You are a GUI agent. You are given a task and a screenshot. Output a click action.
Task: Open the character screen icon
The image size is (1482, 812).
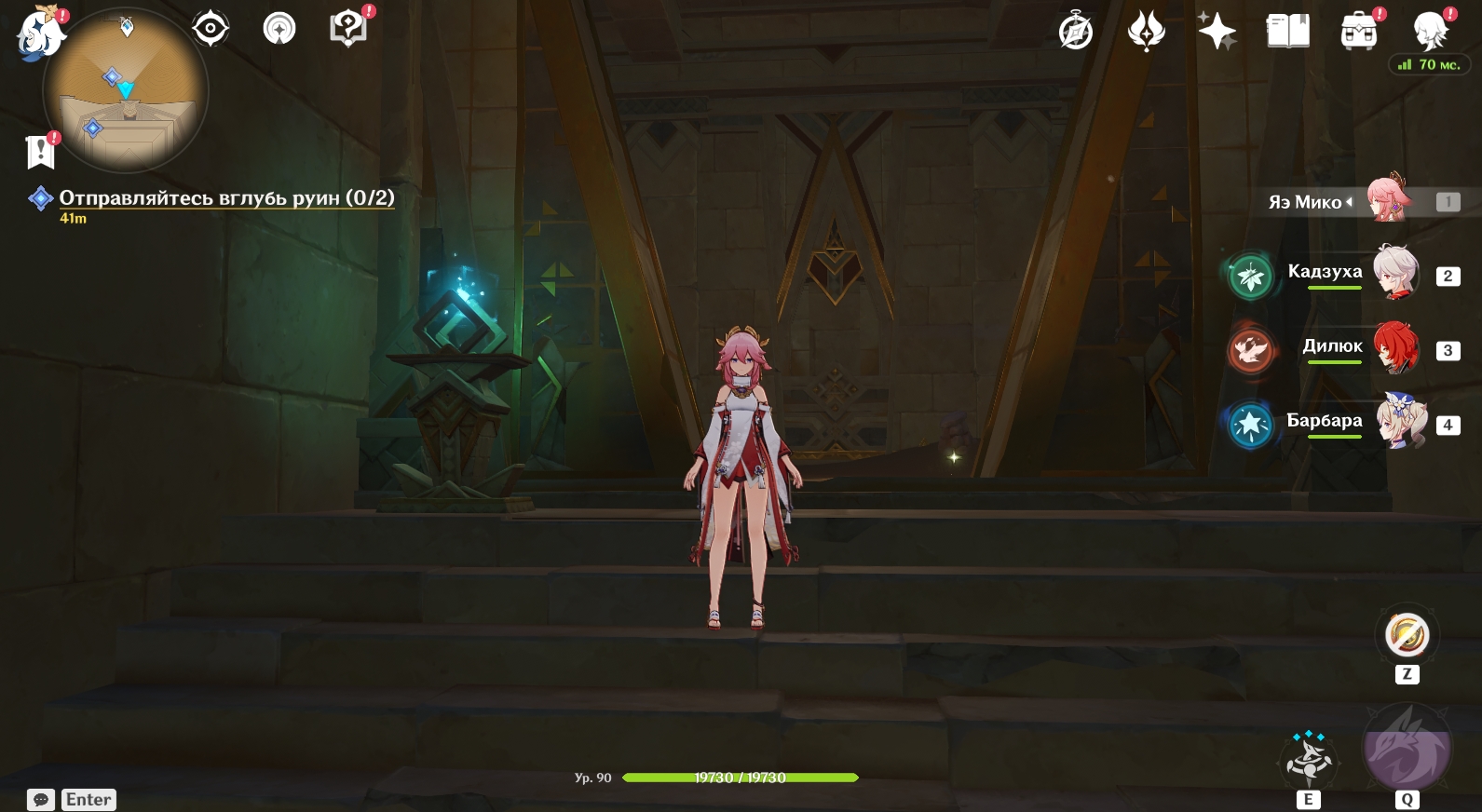tap(1430, 32)
